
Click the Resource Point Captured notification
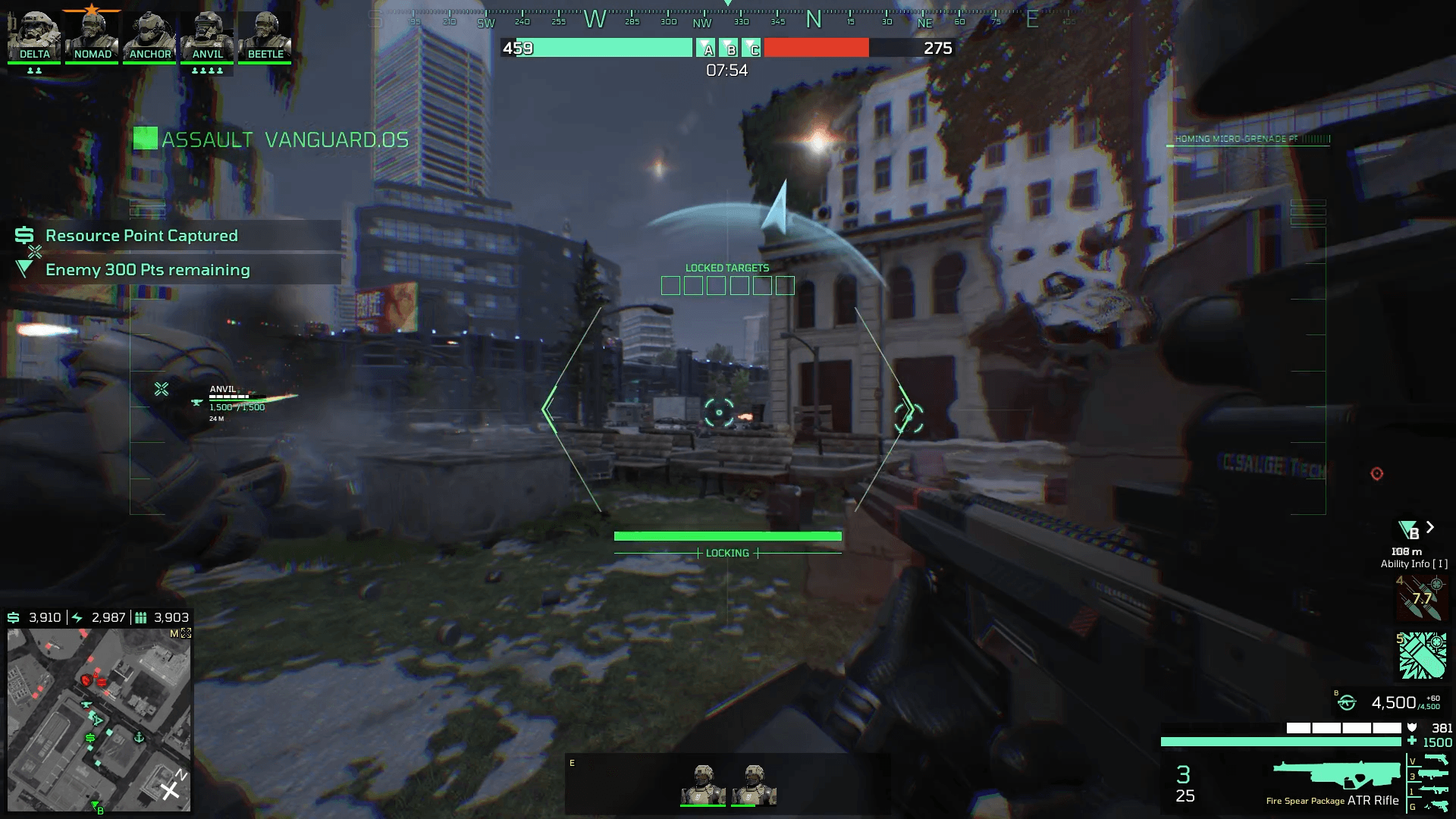click(142, 236)
